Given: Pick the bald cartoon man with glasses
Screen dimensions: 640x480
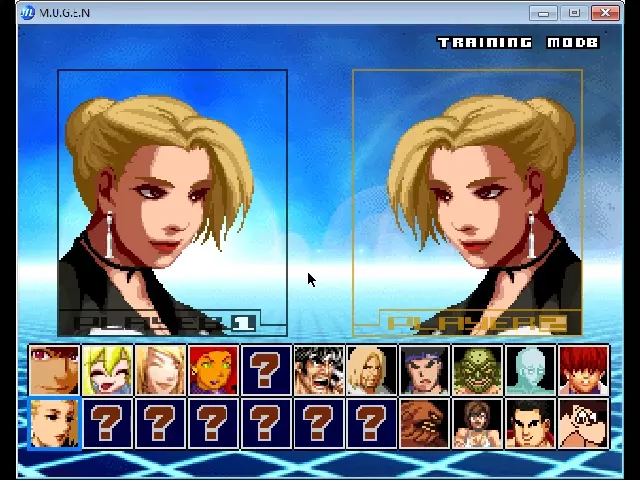Looking at the screenshot, I should 583,423.
